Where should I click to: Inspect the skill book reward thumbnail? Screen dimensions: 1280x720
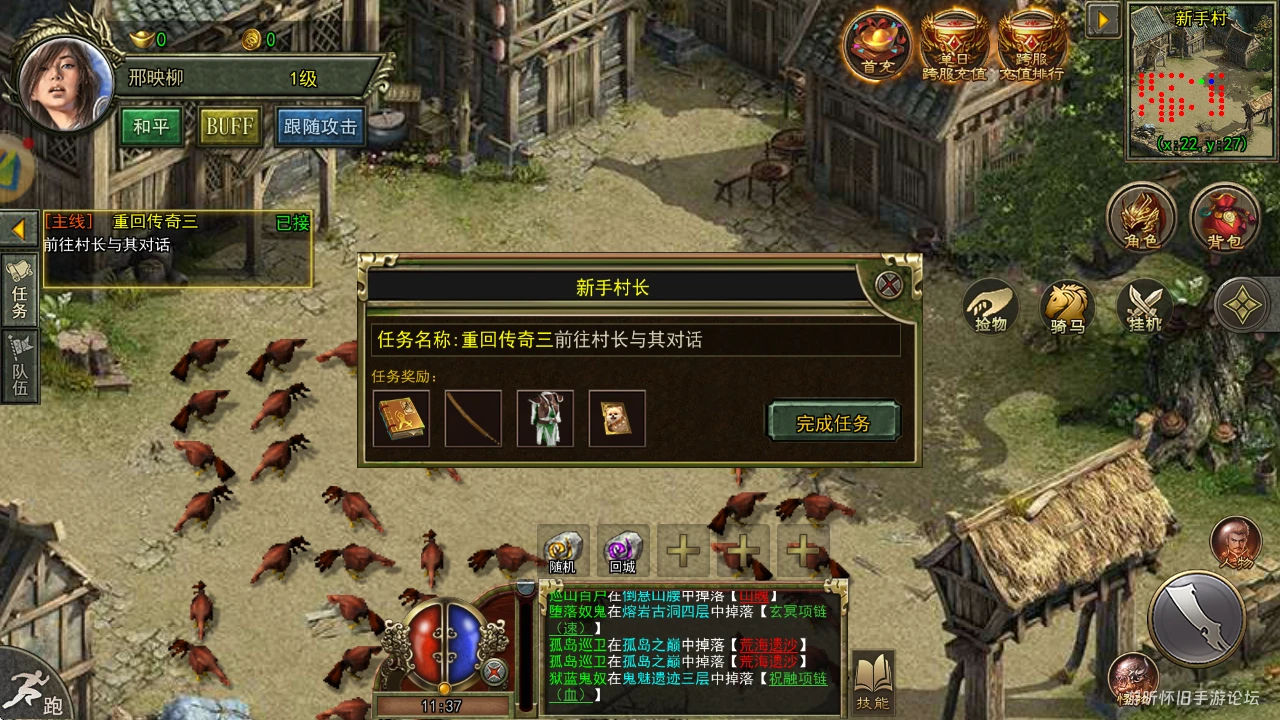(x=401, y=418)
